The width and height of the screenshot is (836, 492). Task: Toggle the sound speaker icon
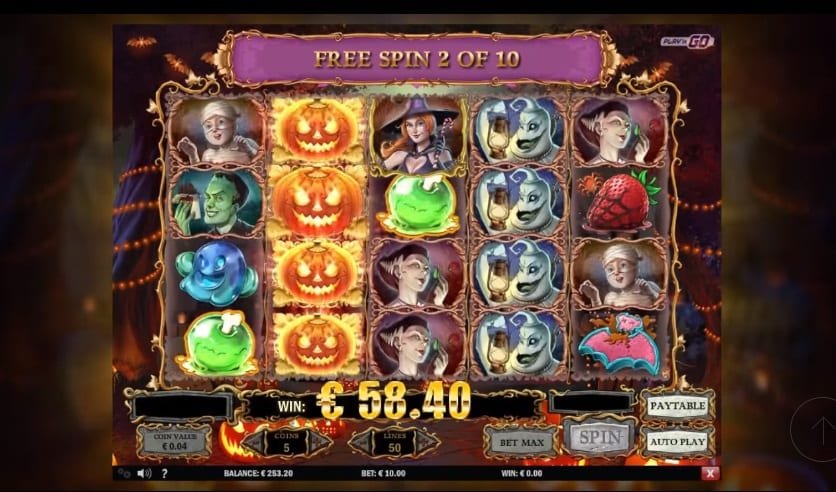143,473
